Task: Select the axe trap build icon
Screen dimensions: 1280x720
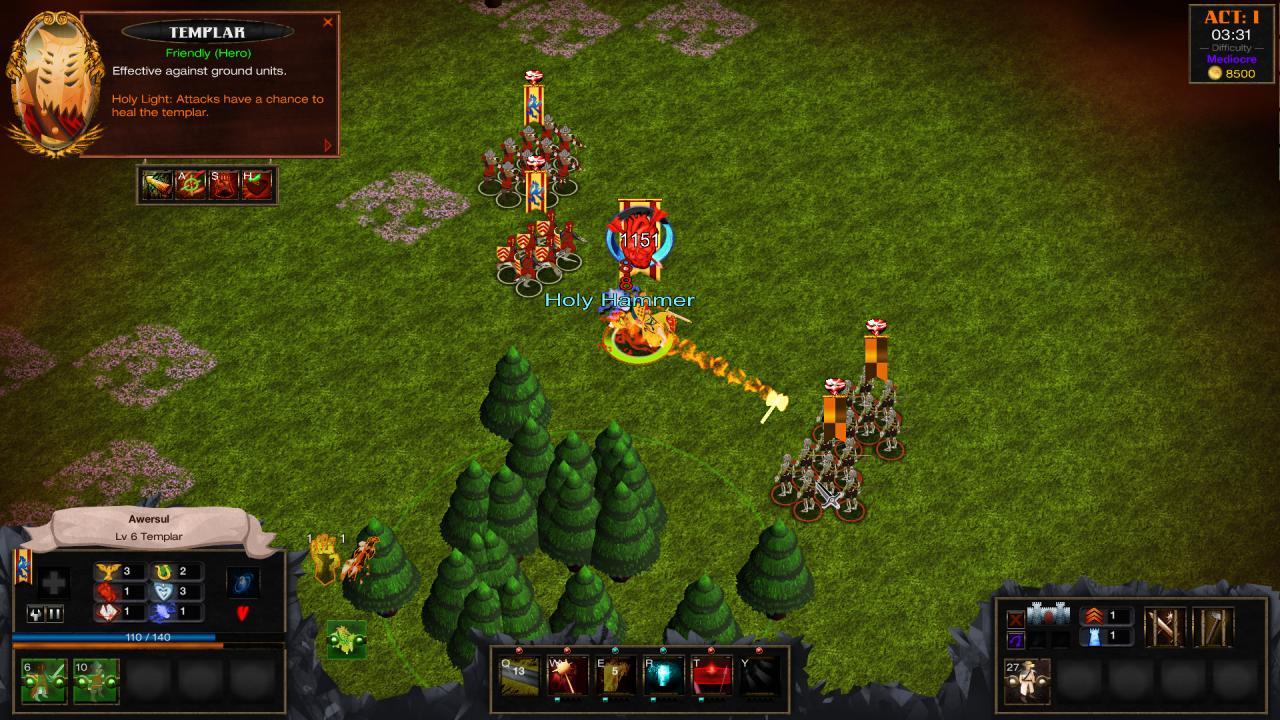Action: coord(1213,626)
